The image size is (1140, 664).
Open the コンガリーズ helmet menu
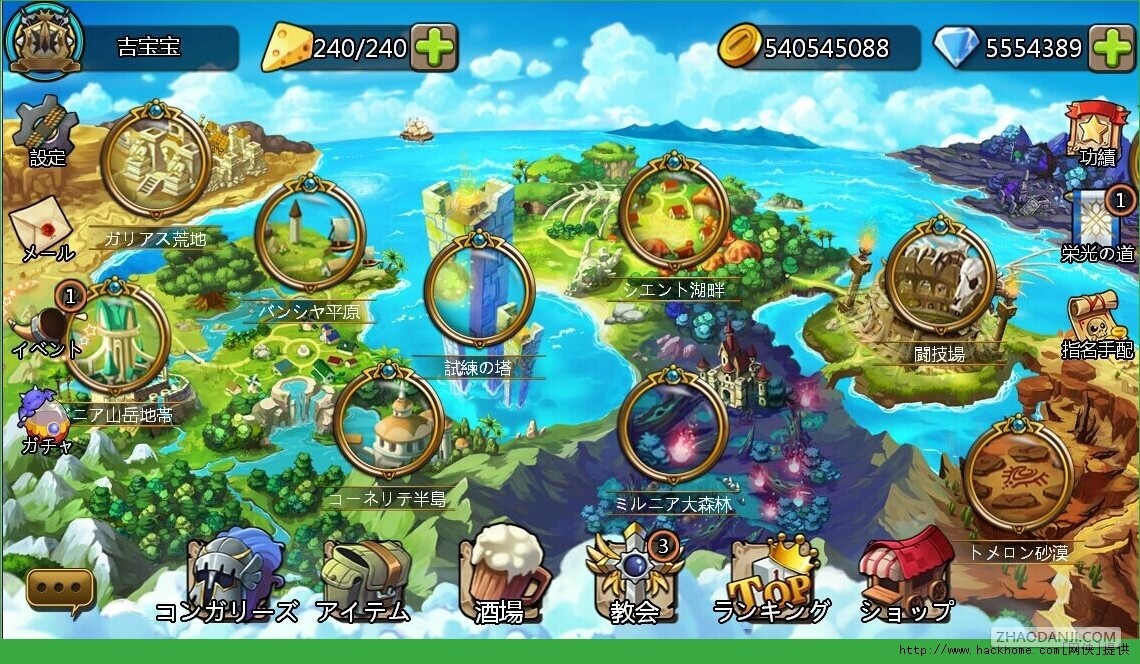[x=227, y=575]
